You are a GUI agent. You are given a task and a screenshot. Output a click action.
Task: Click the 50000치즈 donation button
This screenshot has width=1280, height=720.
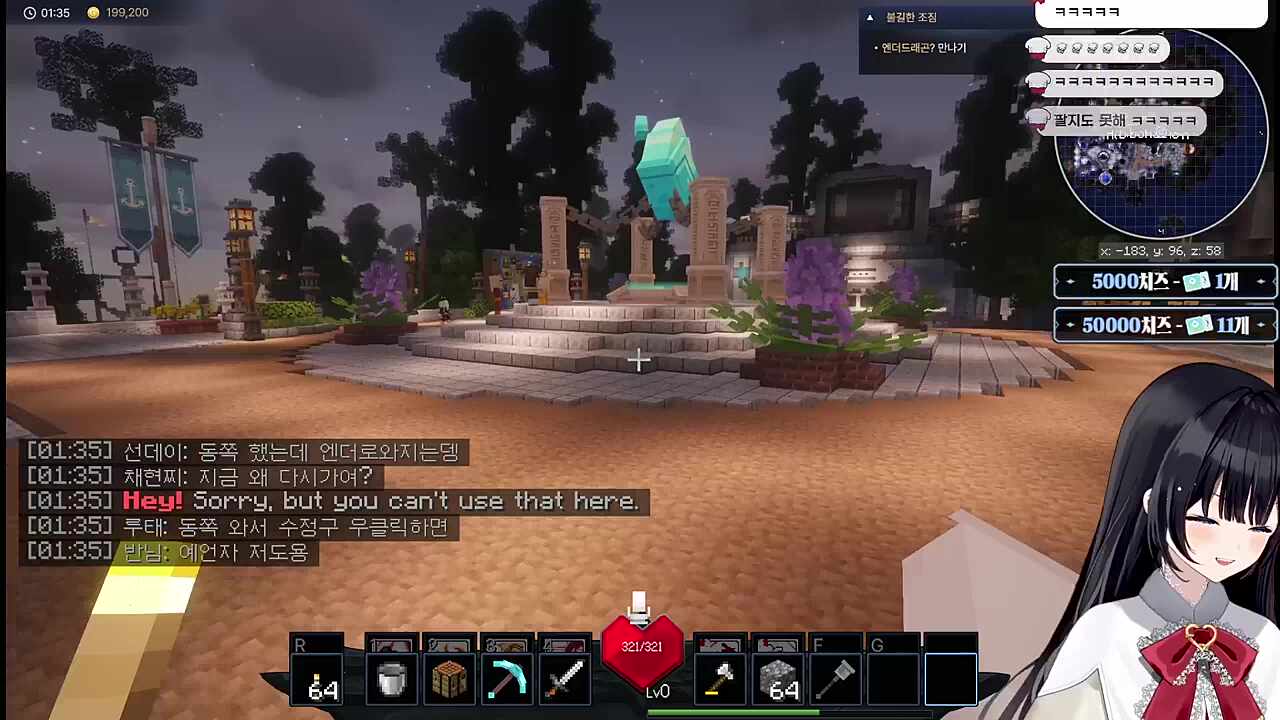click(1164, 324)
